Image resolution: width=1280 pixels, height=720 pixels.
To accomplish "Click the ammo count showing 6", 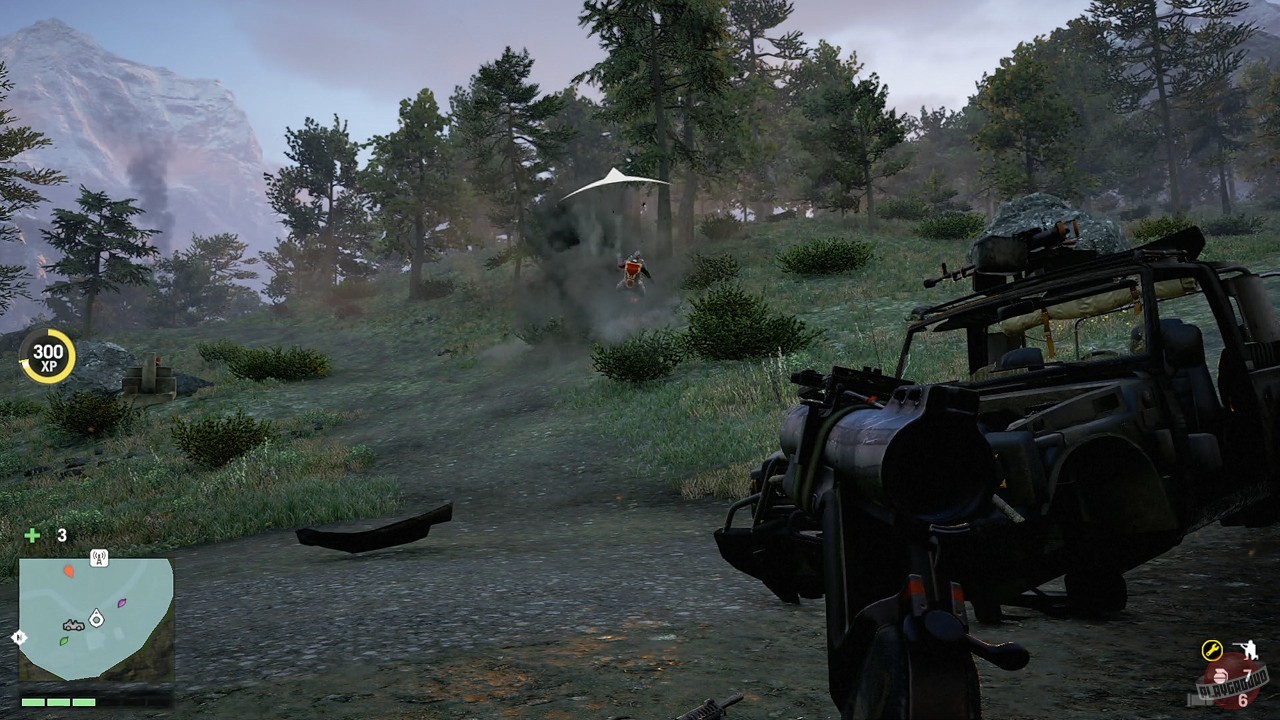I will coord(1244,700).
